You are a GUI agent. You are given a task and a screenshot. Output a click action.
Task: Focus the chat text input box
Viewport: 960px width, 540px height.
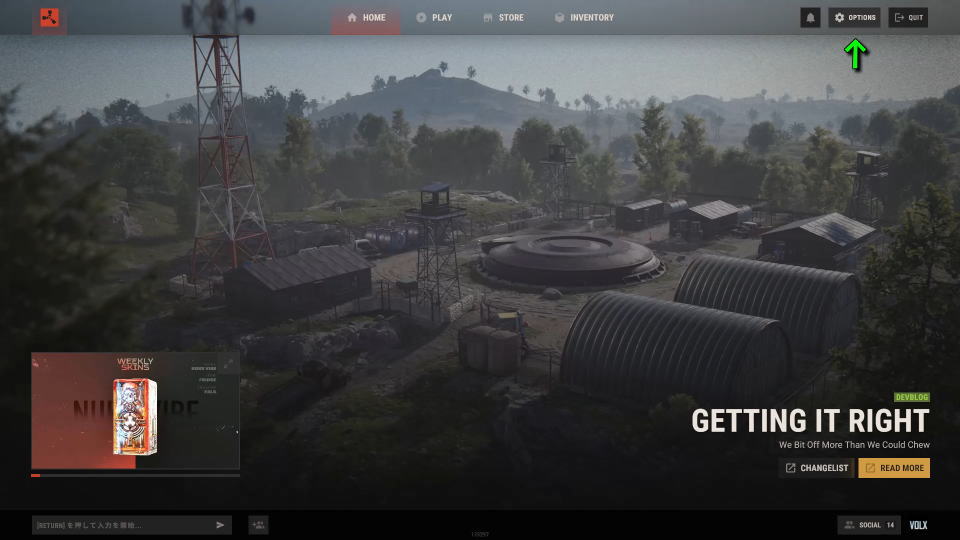120,525
